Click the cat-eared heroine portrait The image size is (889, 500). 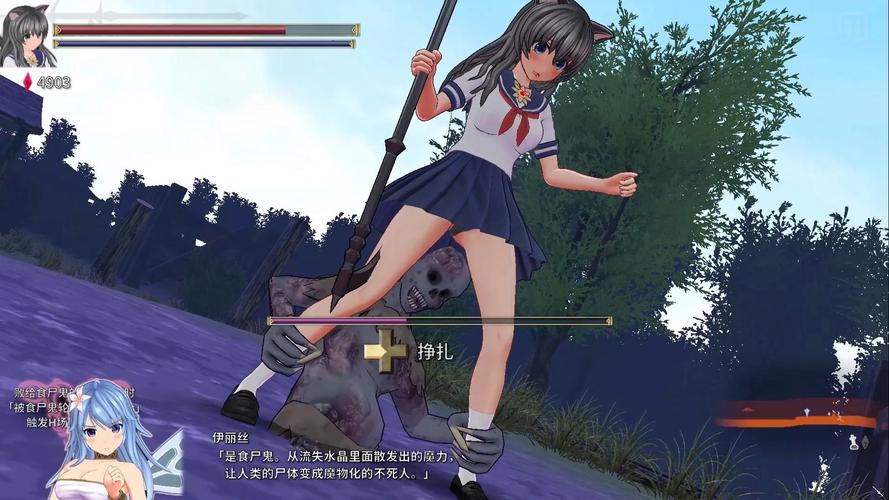click(x=26, y=37)
